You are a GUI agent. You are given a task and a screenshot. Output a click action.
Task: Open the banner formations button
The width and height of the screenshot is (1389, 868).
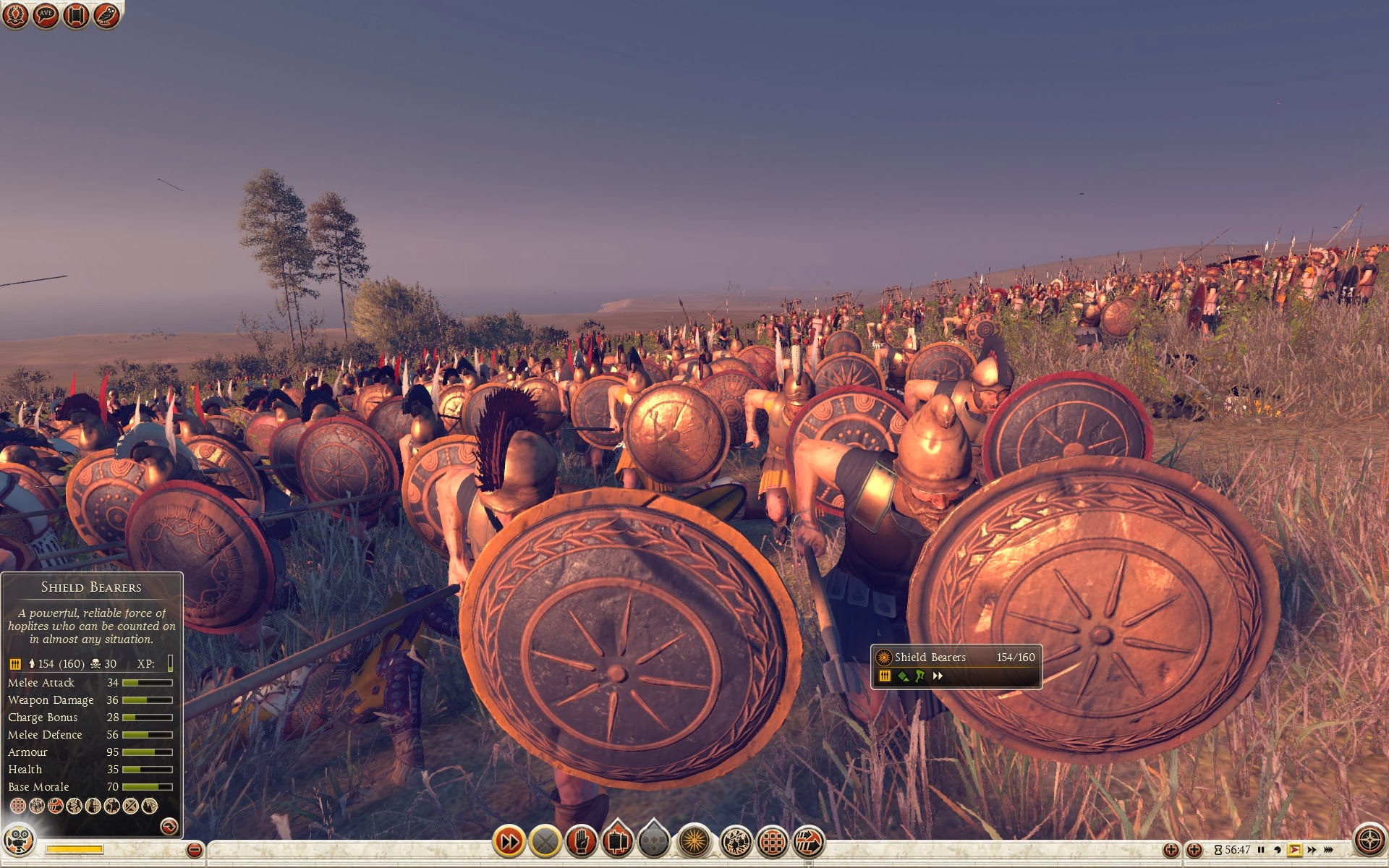[617, 841]
